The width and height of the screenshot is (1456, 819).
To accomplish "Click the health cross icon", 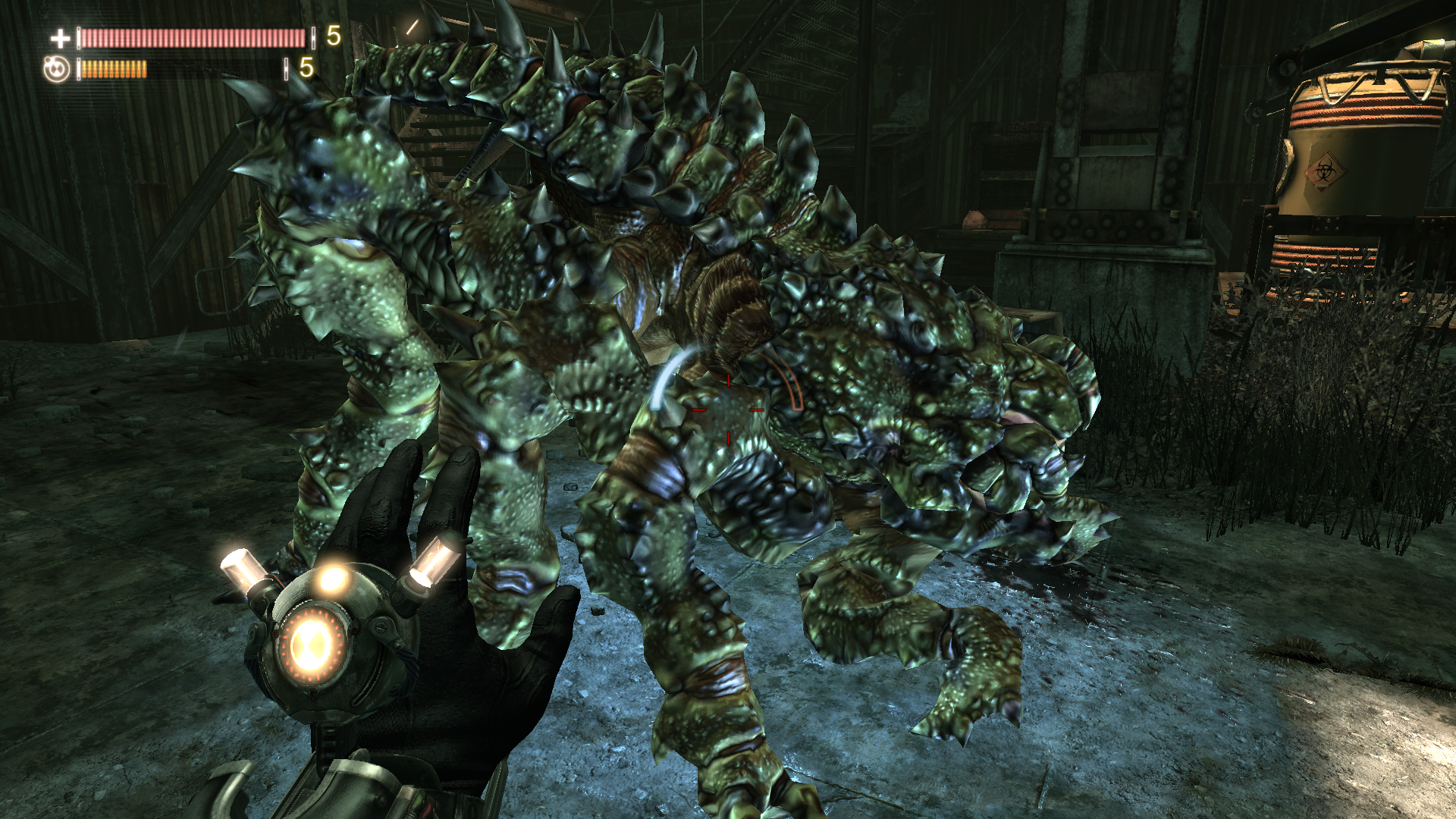I will click(x=60, y=38).
